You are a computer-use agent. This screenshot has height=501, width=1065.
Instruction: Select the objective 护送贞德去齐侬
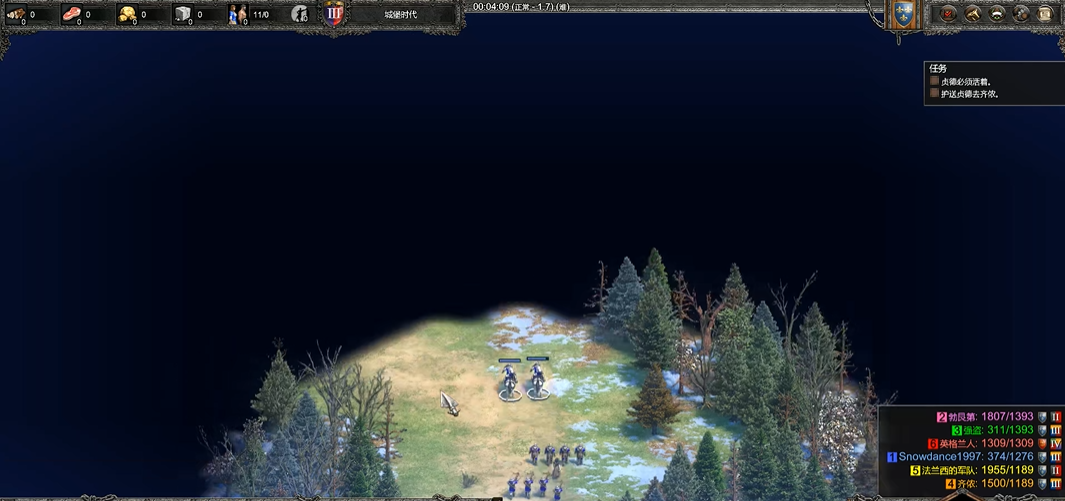tap(969, 94)
